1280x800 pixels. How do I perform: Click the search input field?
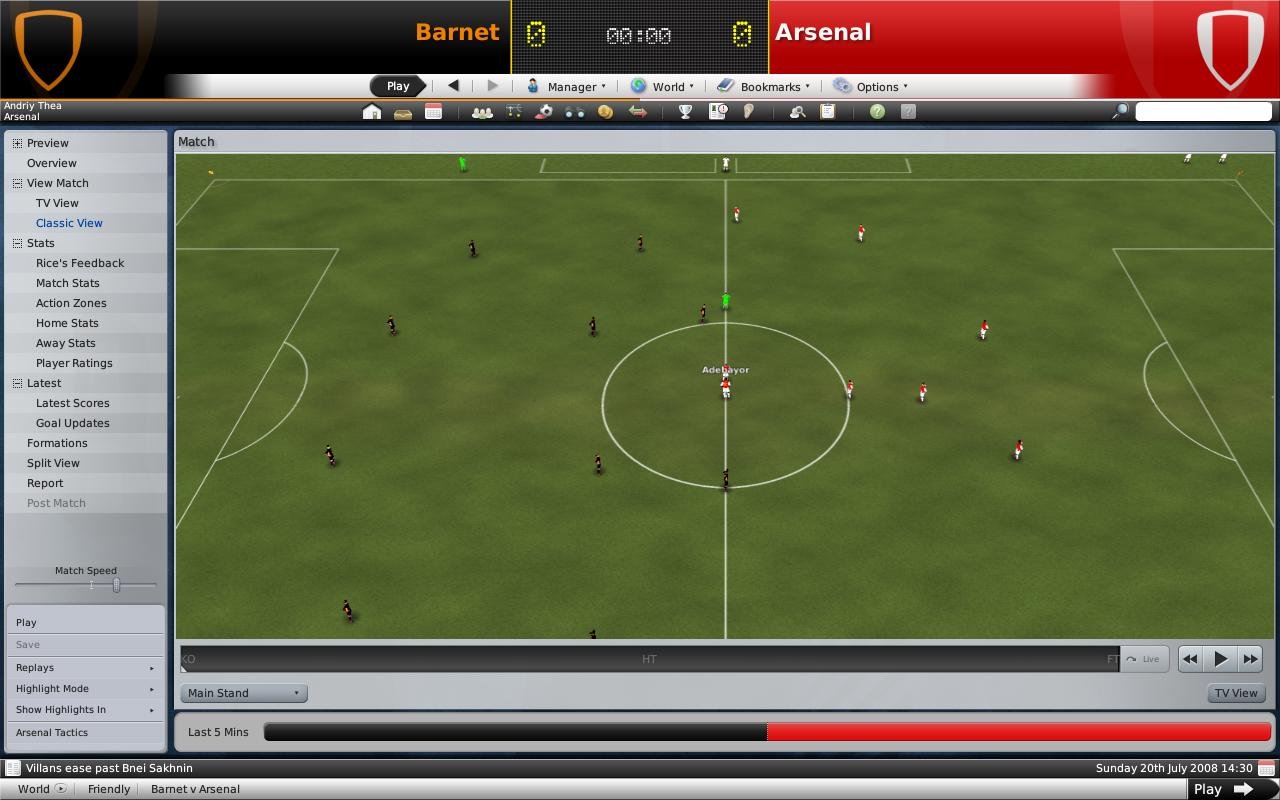click(x=1203, y=111)
